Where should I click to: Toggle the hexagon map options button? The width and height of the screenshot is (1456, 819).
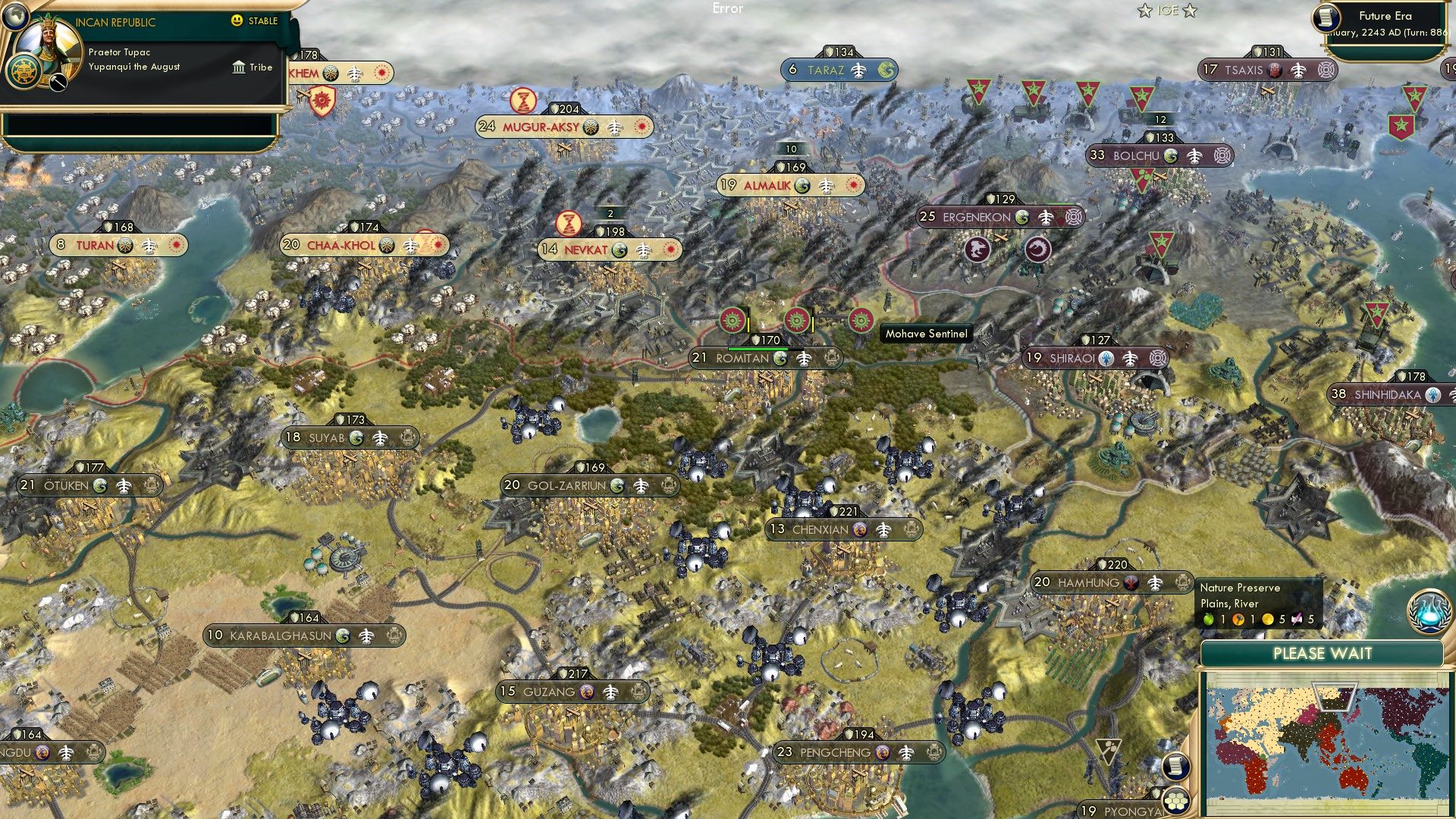click(1175, 800)
